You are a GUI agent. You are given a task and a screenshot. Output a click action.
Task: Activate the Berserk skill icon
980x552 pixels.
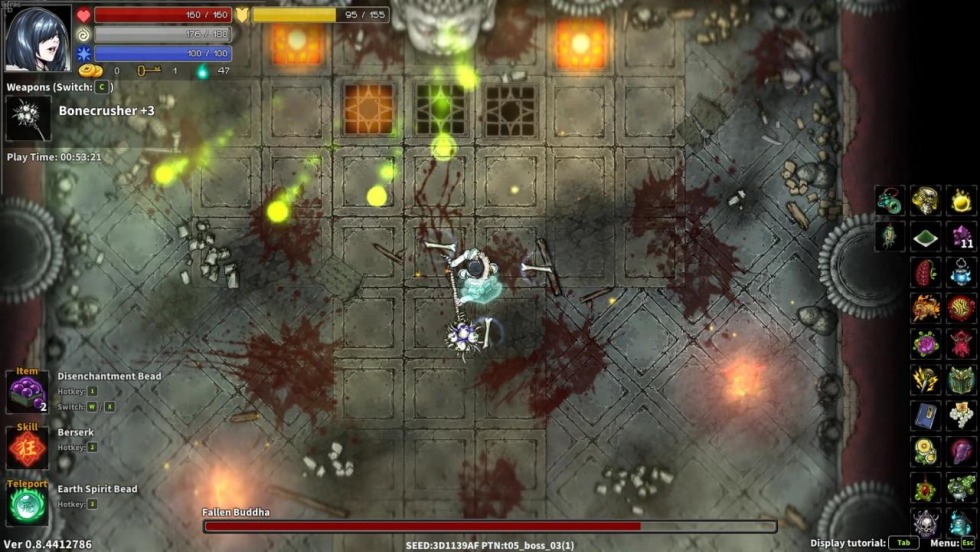coord(27,447)
